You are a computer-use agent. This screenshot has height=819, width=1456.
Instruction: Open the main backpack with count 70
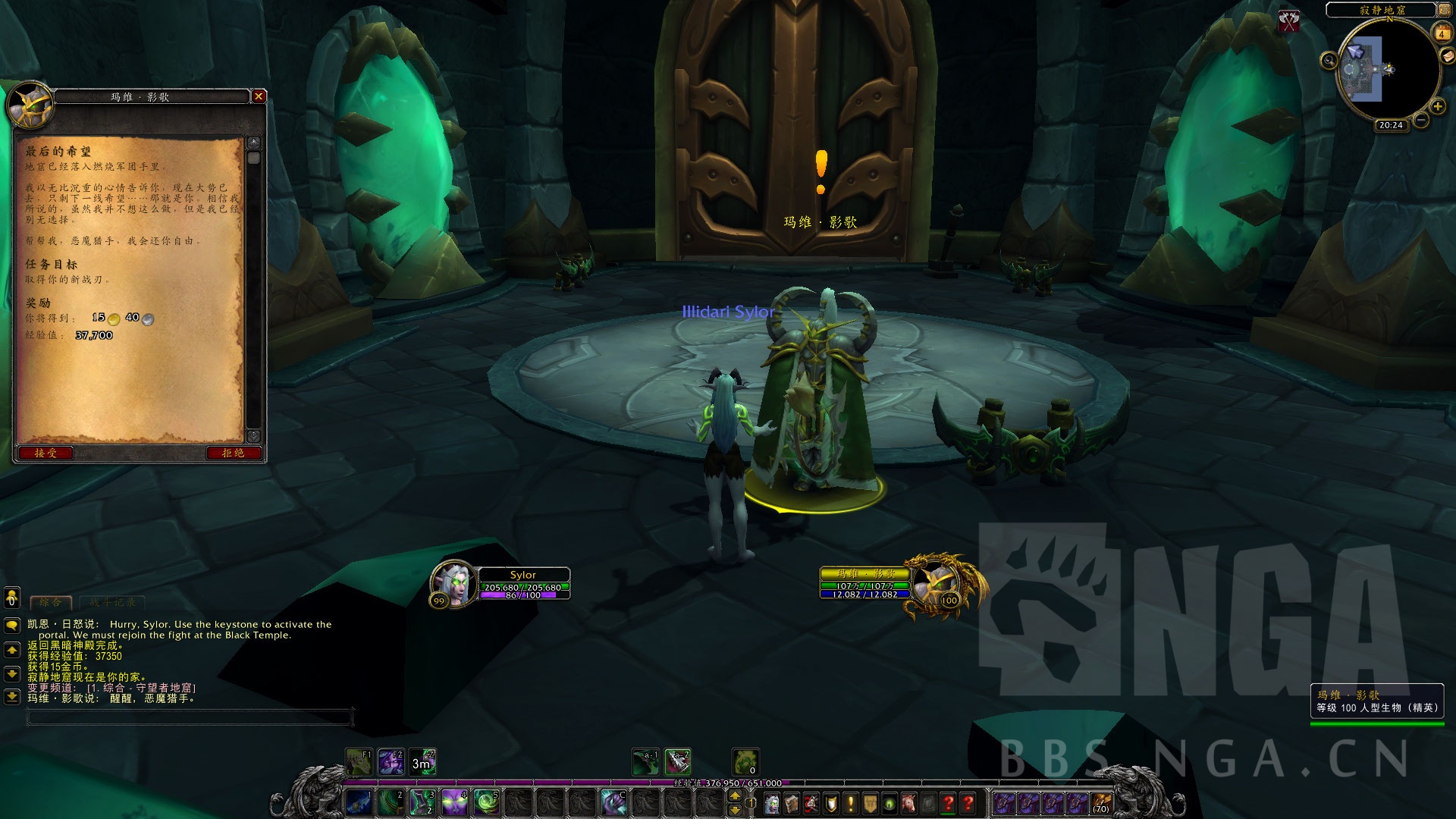click(x=1101, y=803)
